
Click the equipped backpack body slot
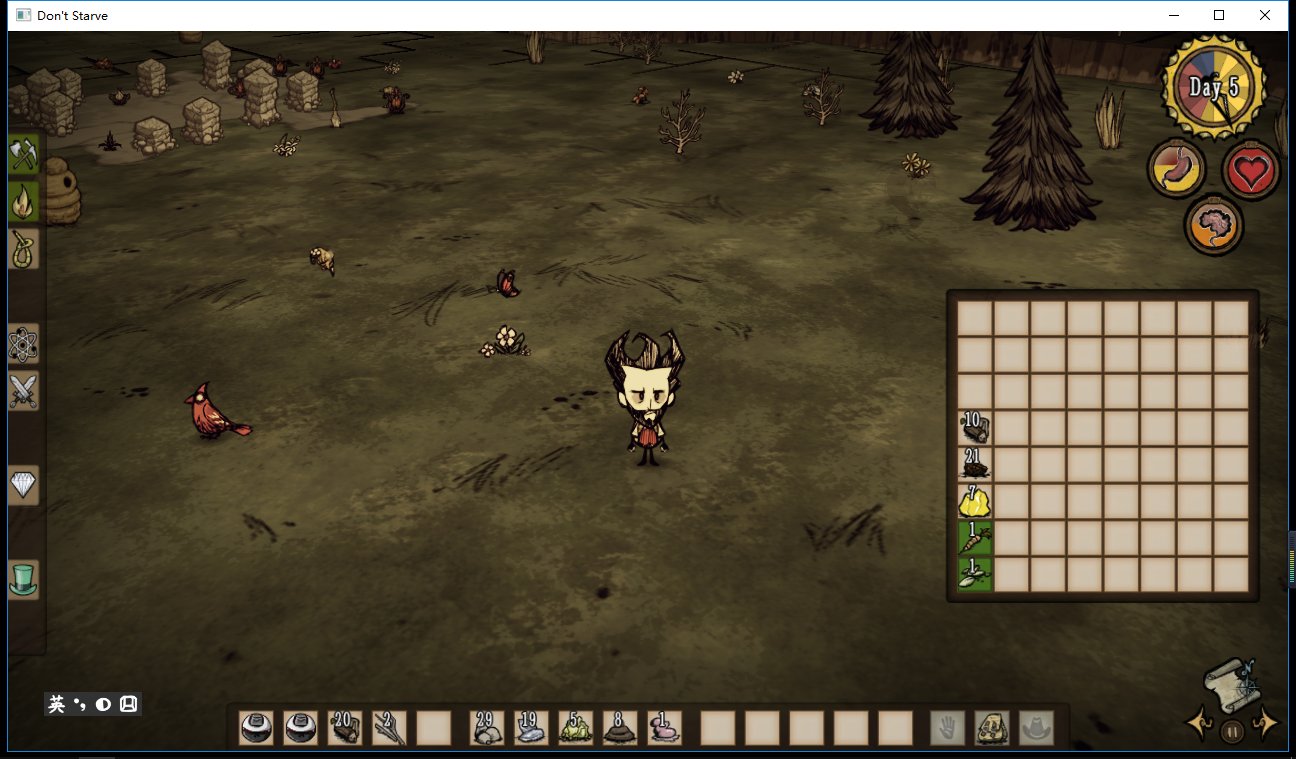[992, 728]
